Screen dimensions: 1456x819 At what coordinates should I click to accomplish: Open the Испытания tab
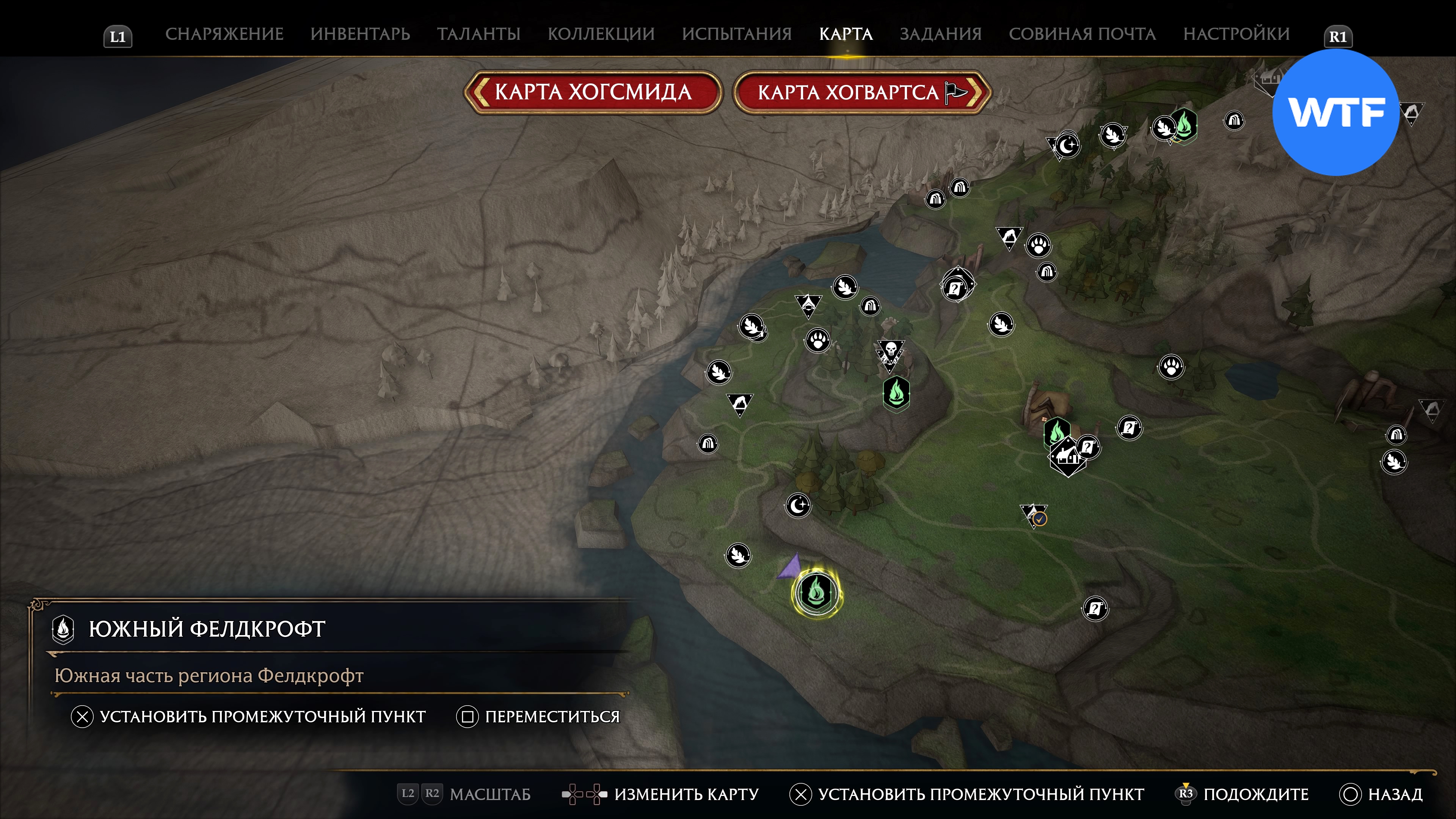736,34
